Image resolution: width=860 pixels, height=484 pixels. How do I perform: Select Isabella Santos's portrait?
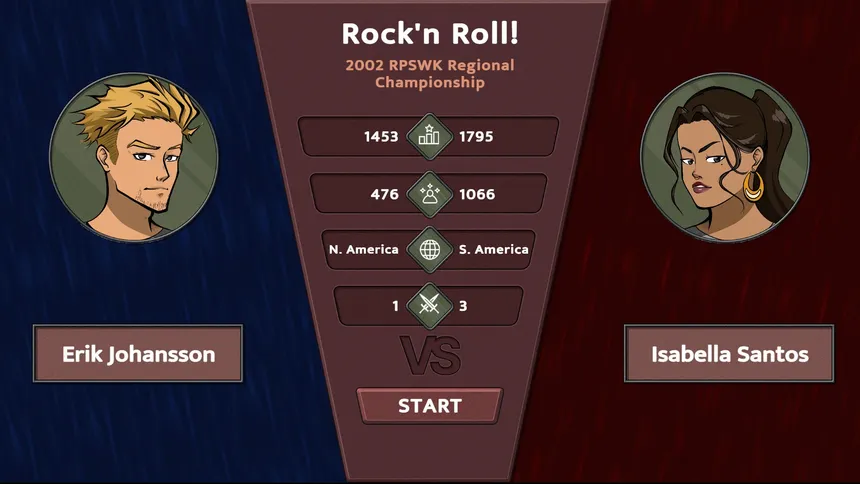[x=724, y=158]
